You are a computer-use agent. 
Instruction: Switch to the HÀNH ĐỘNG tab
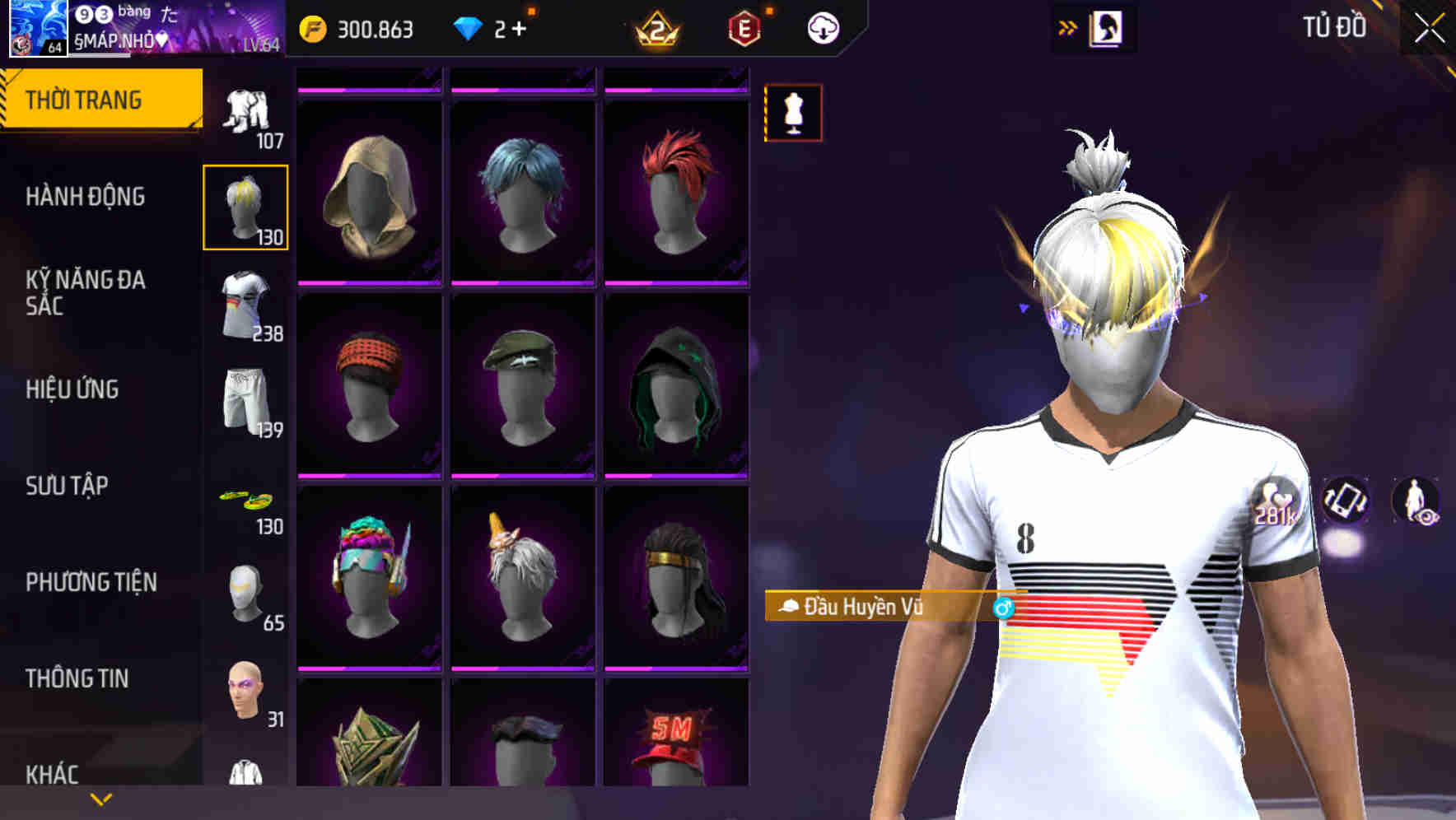click(86, 197)
